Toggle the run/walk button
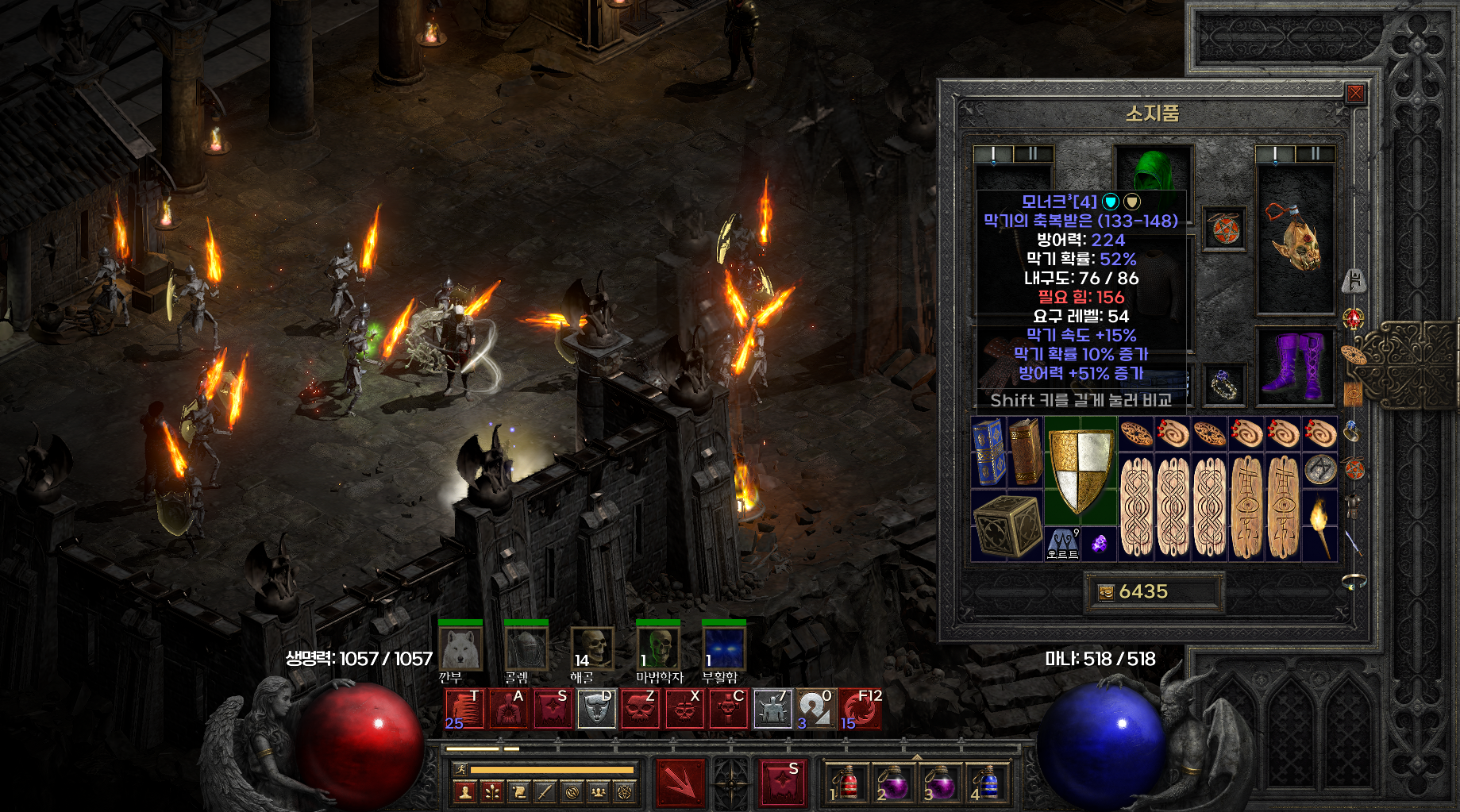 [x=460, y=769]
